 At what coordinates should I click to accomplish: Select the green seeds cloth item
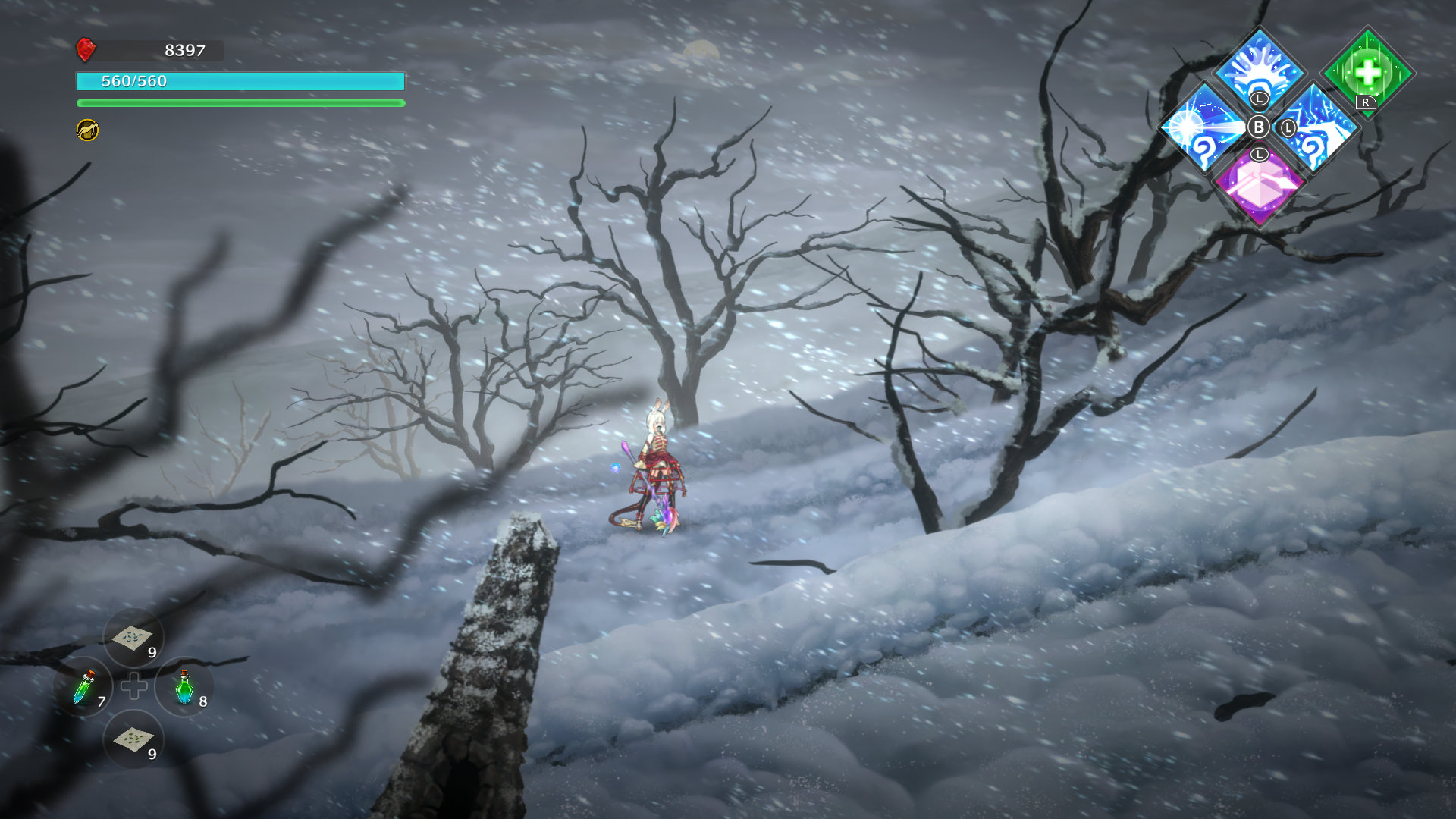pyautogui.click(x=133, y=739)
